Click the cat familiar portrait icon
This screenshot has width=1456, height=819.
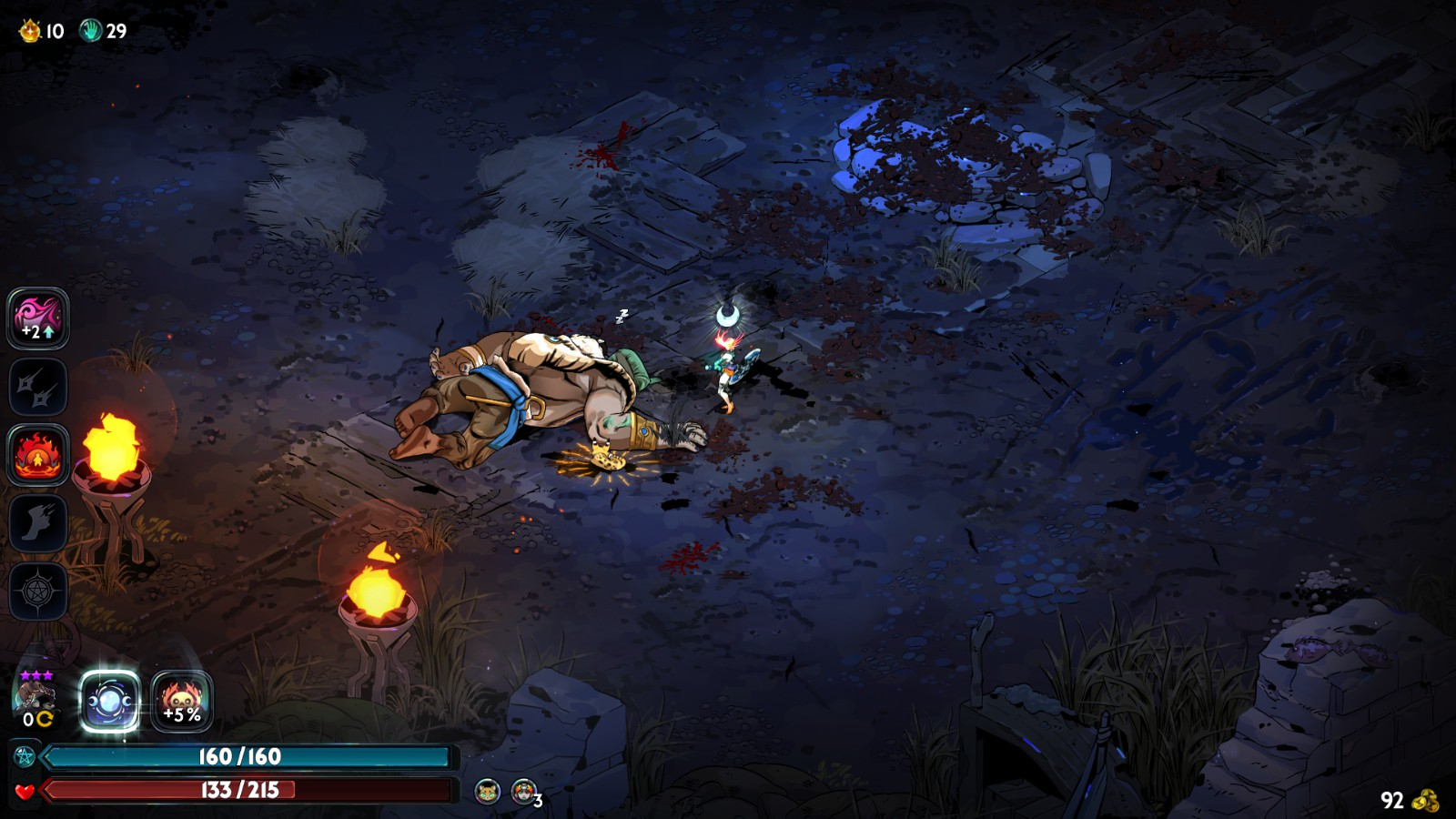point(488,792)
